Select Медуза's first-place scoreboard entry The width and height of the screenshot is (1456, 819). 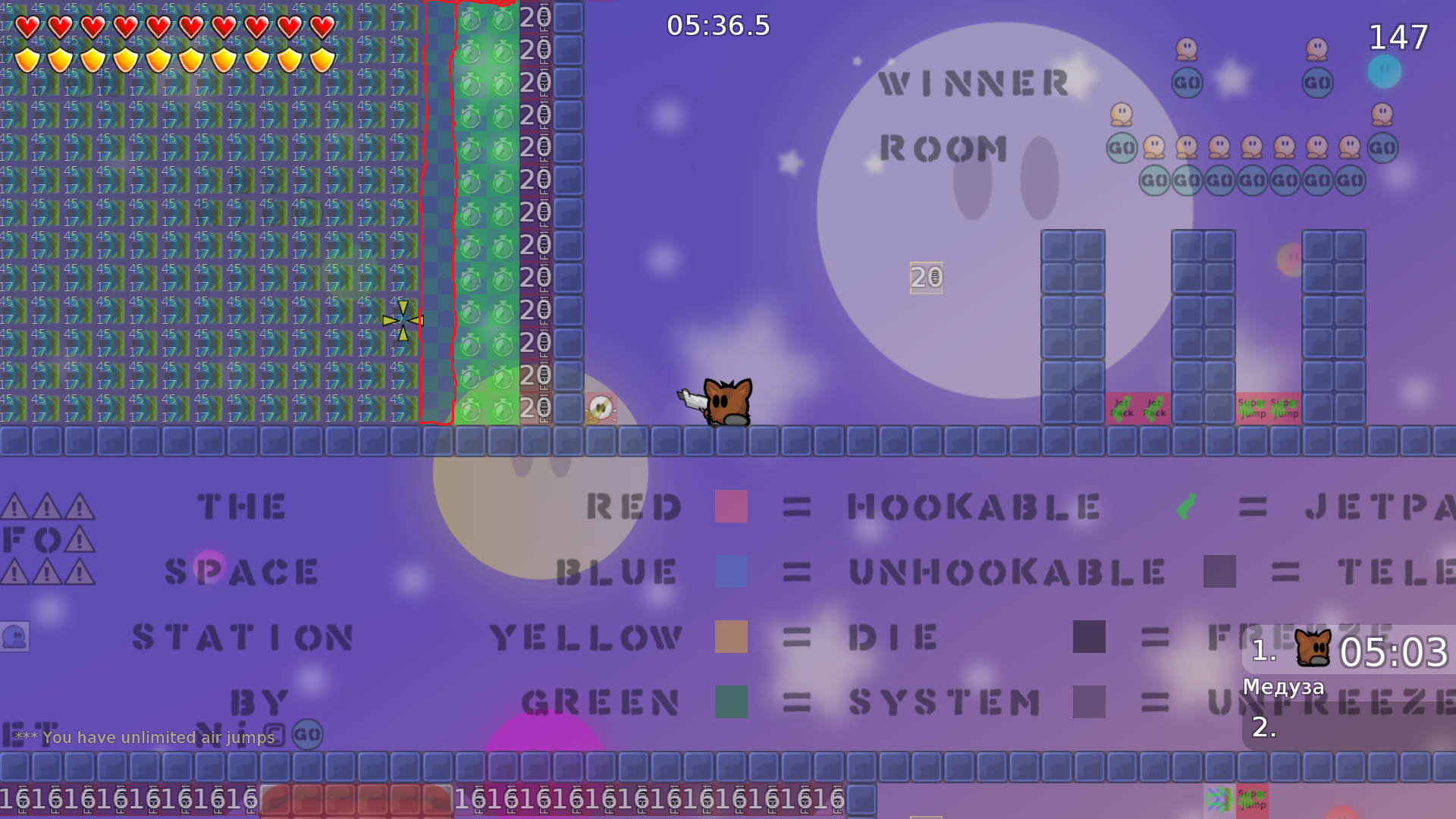point(1348,652)
